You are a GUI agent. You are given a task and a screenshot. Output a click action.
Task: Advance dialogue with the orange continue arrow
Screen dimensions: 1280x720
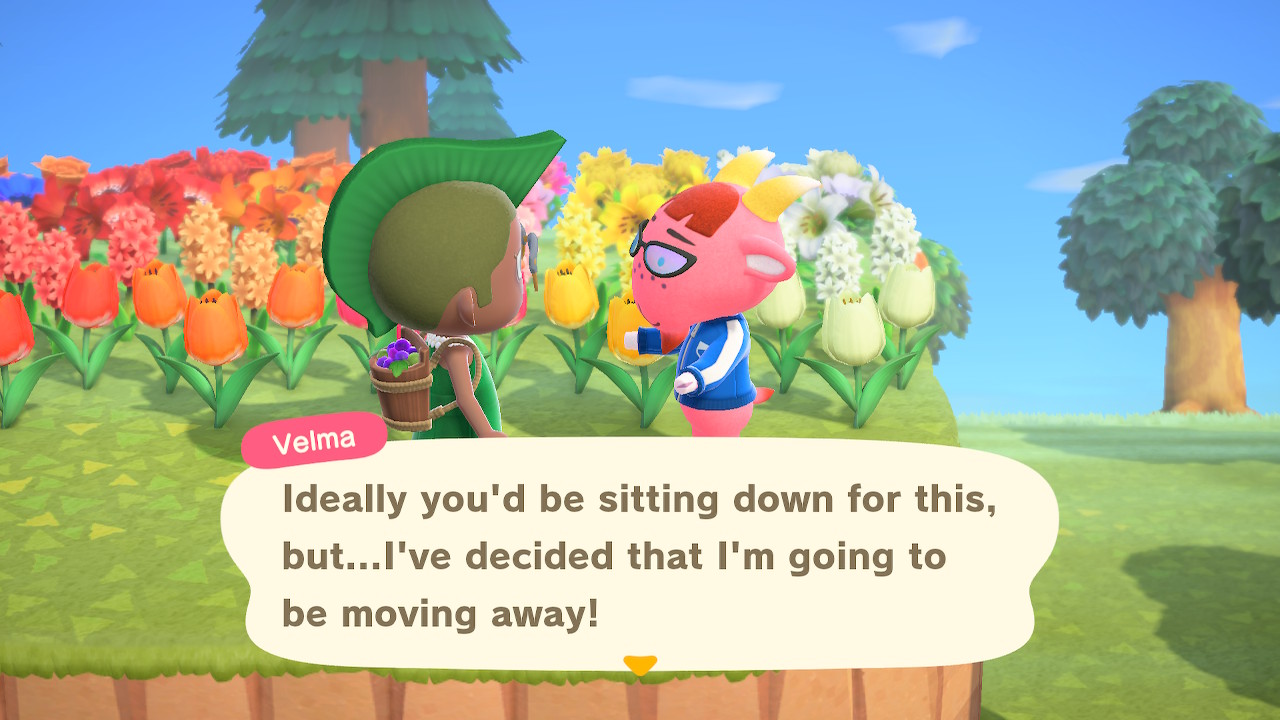(640, 664)
